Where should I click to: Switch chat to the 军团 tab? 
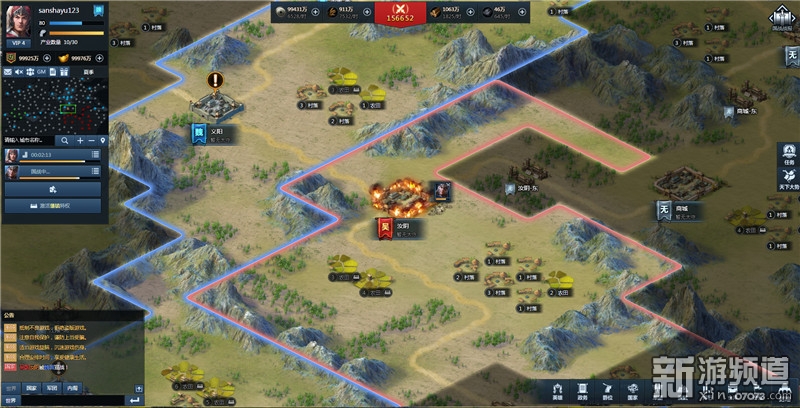(x=52, y=388)
